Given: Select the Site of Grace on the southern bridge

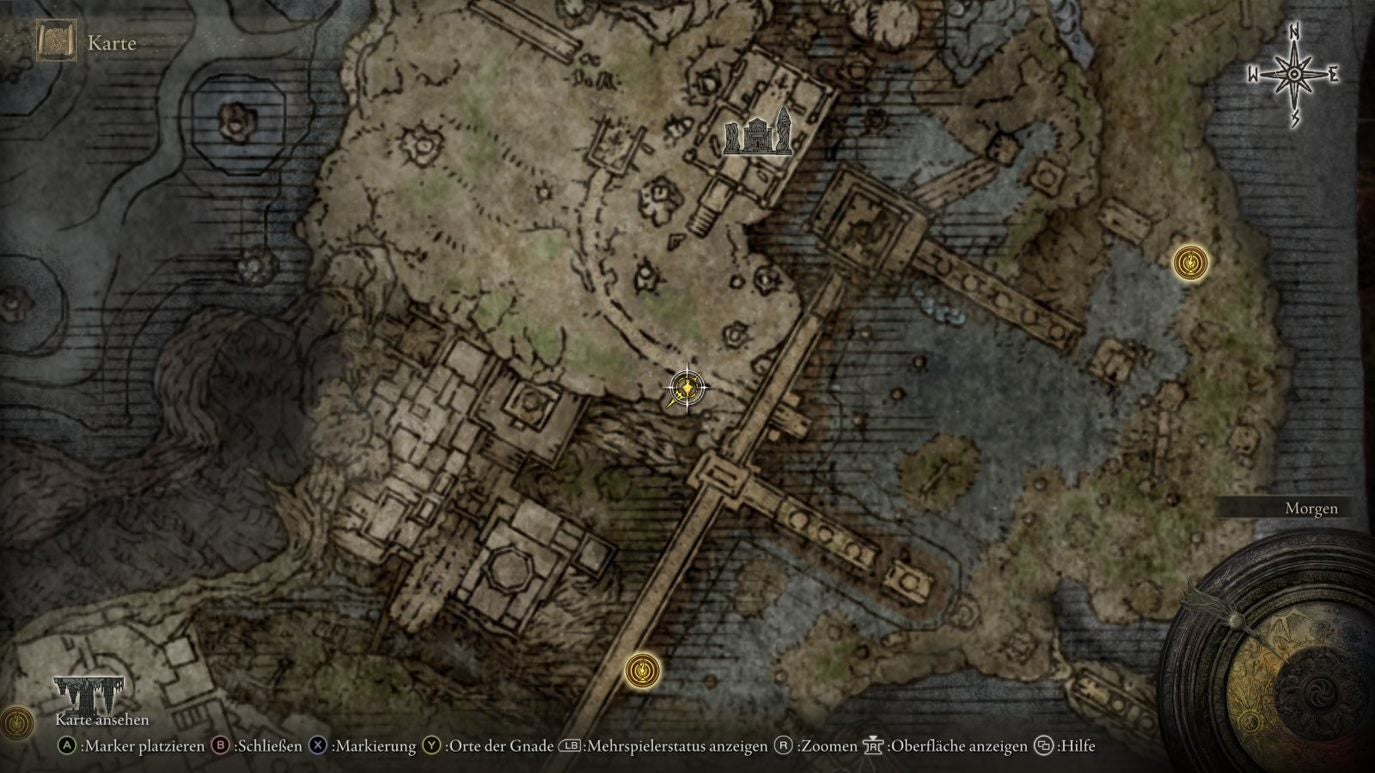Looking at the screenshot, I should coord(641,672).
